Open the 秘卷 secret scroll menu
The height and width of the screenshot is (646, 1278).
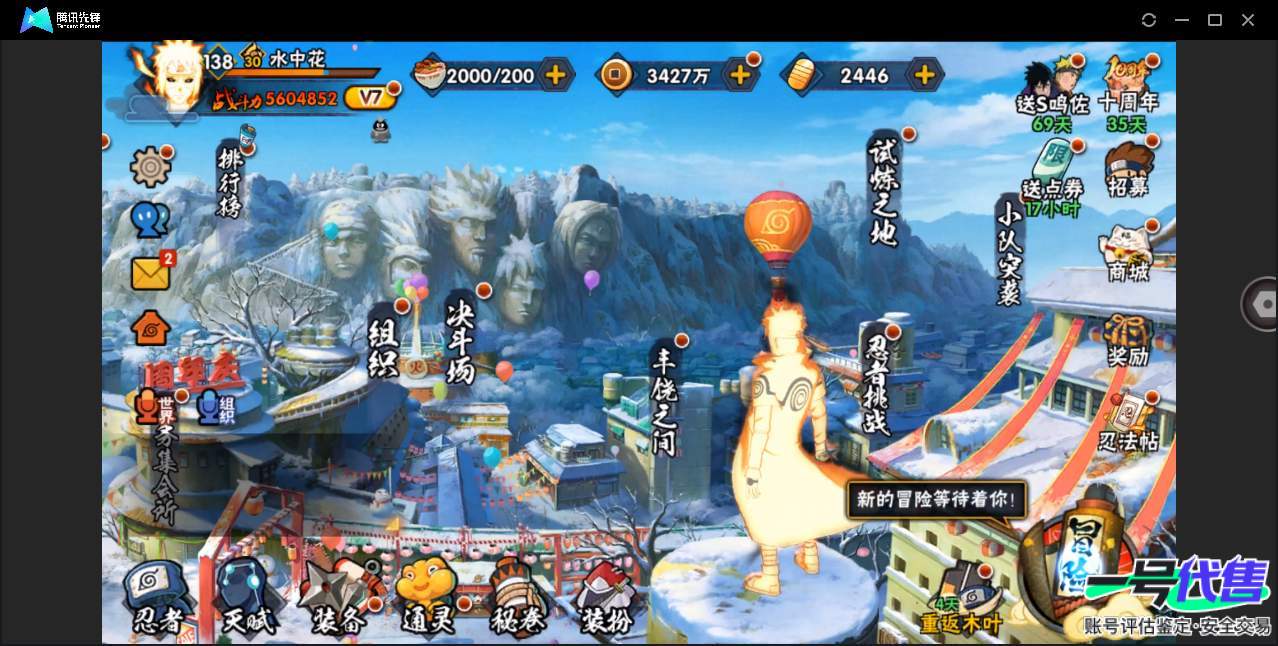coord(517,598)
